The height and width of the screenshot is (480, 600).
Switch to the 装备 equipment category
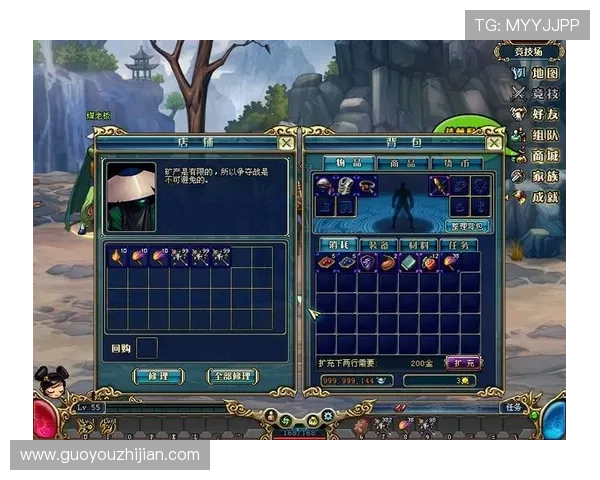378,245
